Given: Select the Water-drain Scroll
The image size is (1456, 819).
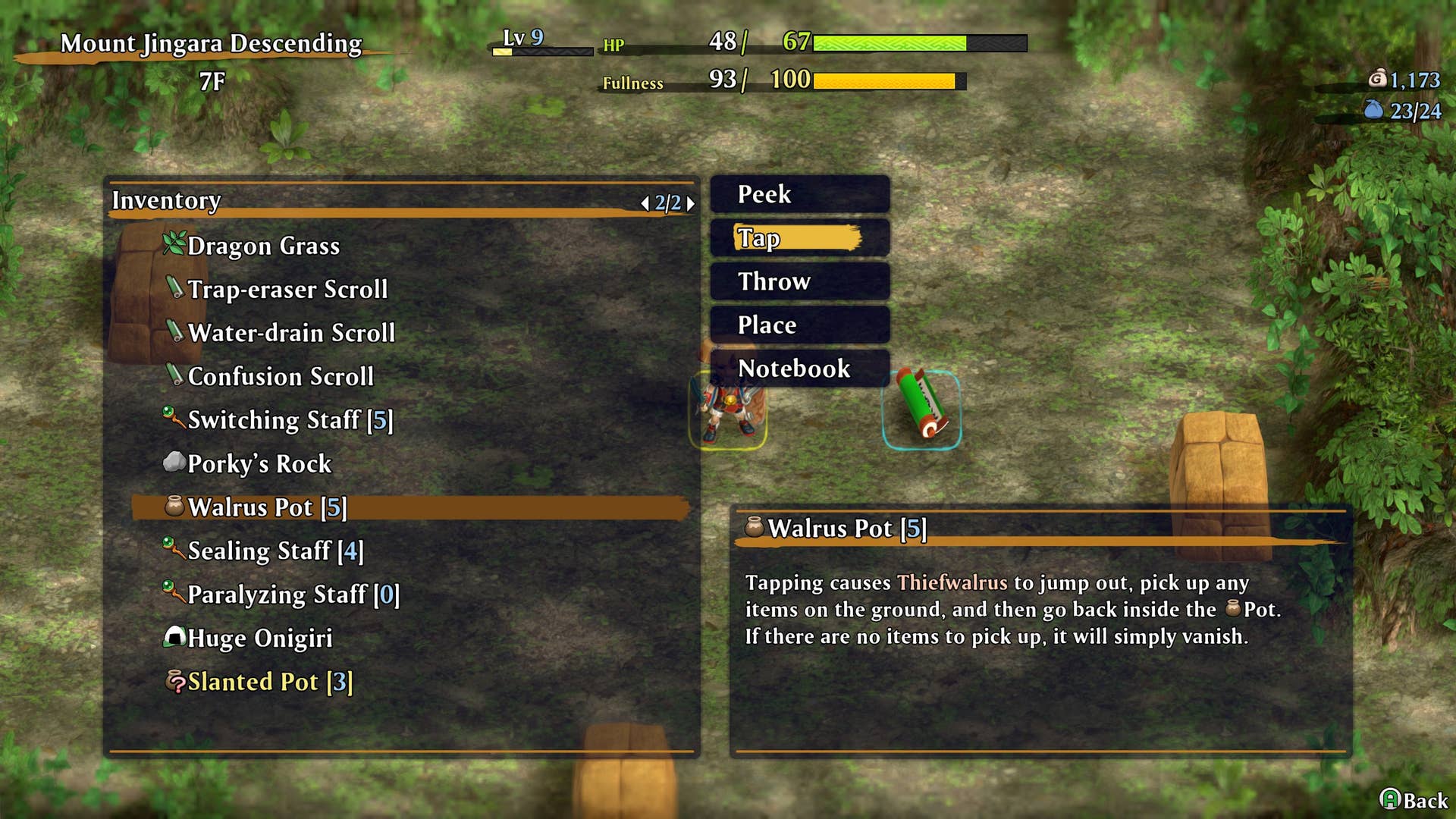Looking at the screenshot, I should [290, 333].
